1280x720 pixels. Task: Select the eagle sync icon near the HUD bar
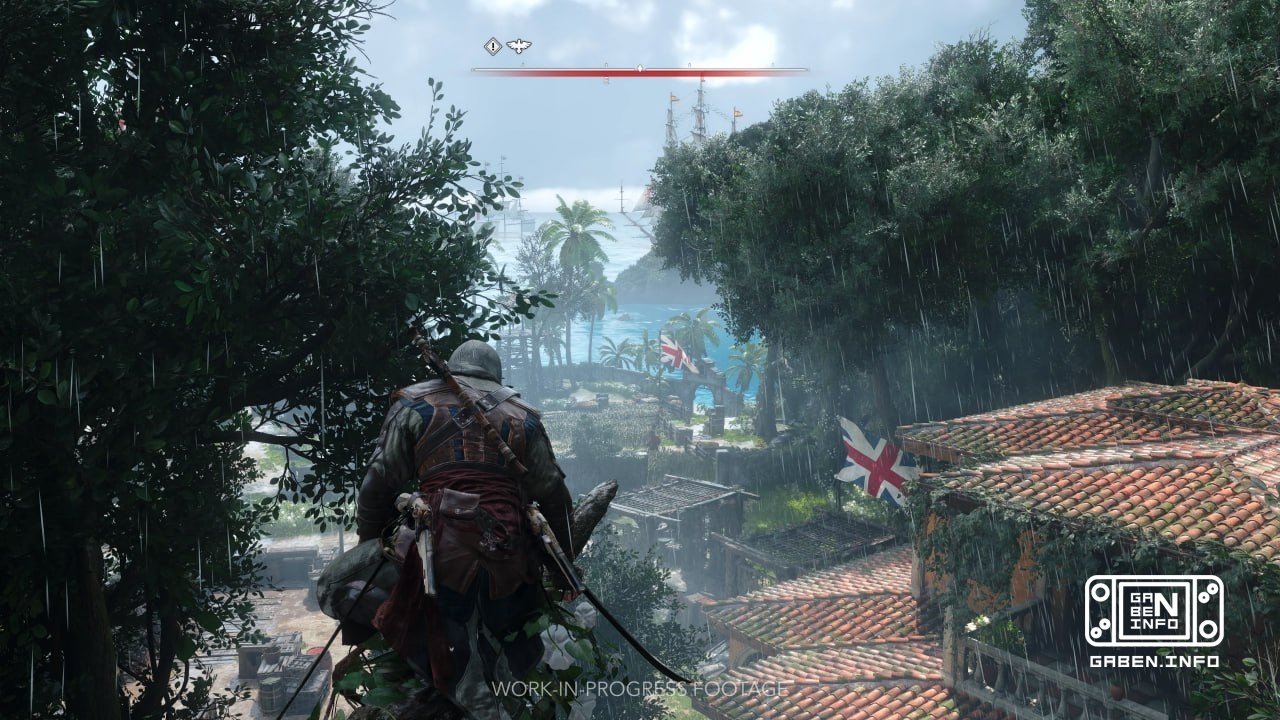click(518, 47)
